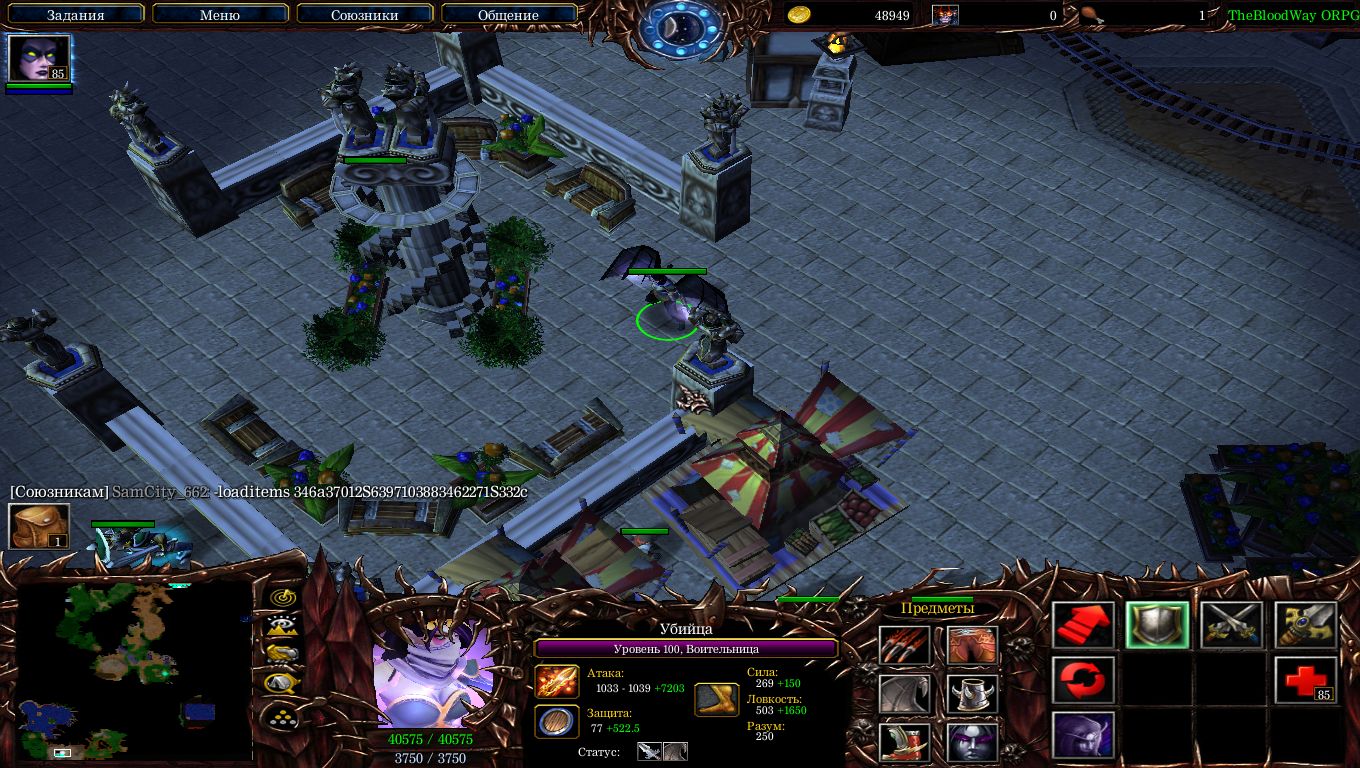Activate the crossed swords Patrol command
This screenshot has height=768, width=1360.
[x=1232, y=627]
